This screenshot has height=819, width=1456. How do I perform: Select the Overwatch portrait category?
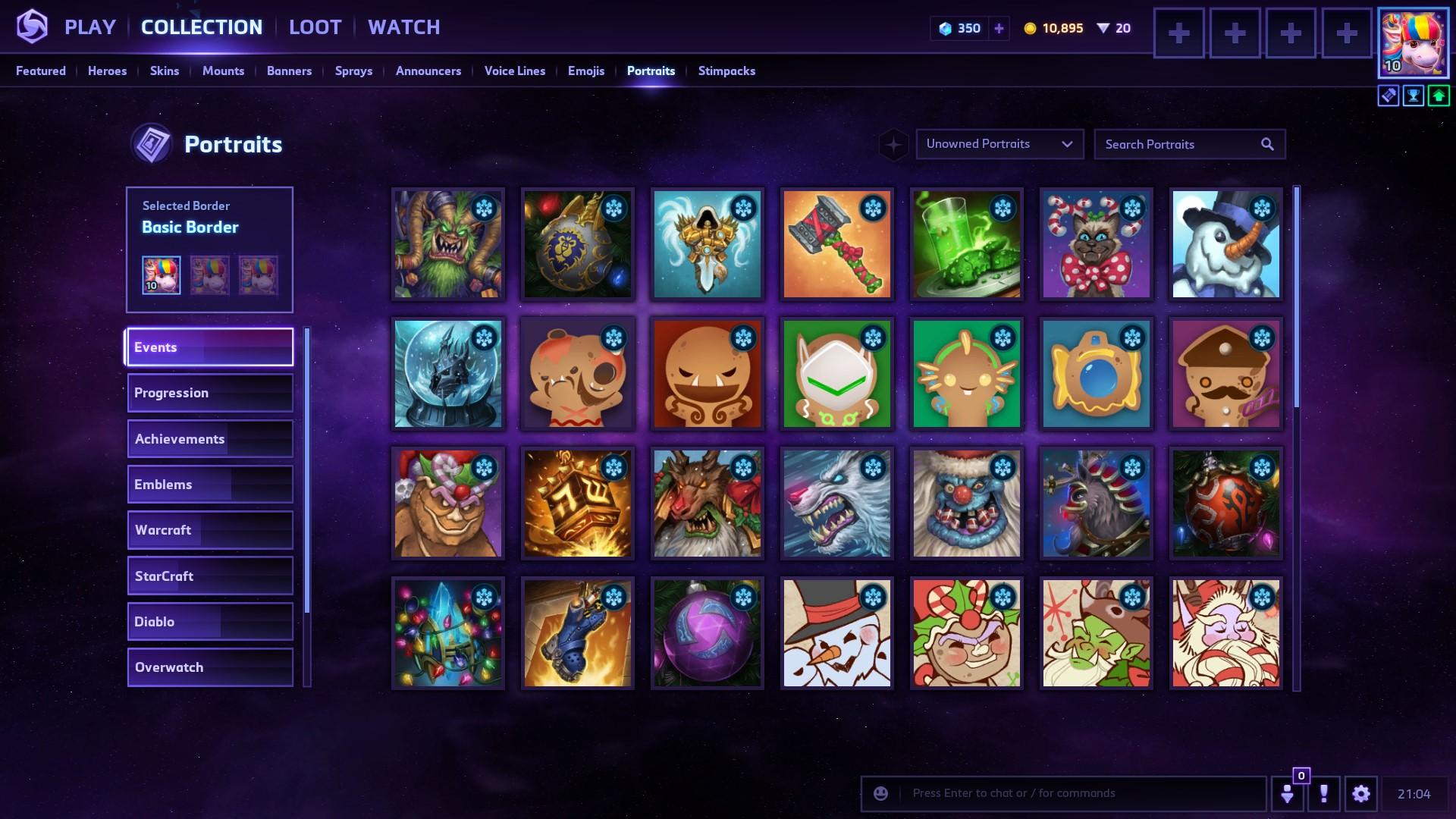click(x=209, y=667)
